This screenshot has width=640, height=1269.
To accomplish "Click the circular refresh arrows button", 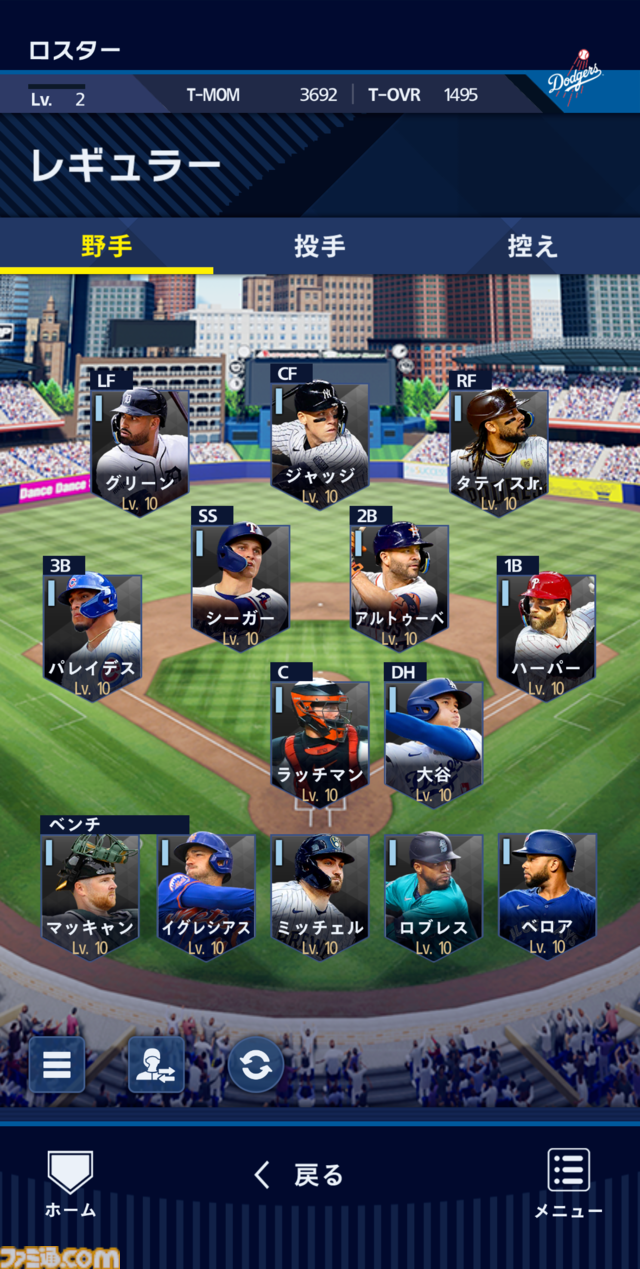I will (x=256, y=1064).
